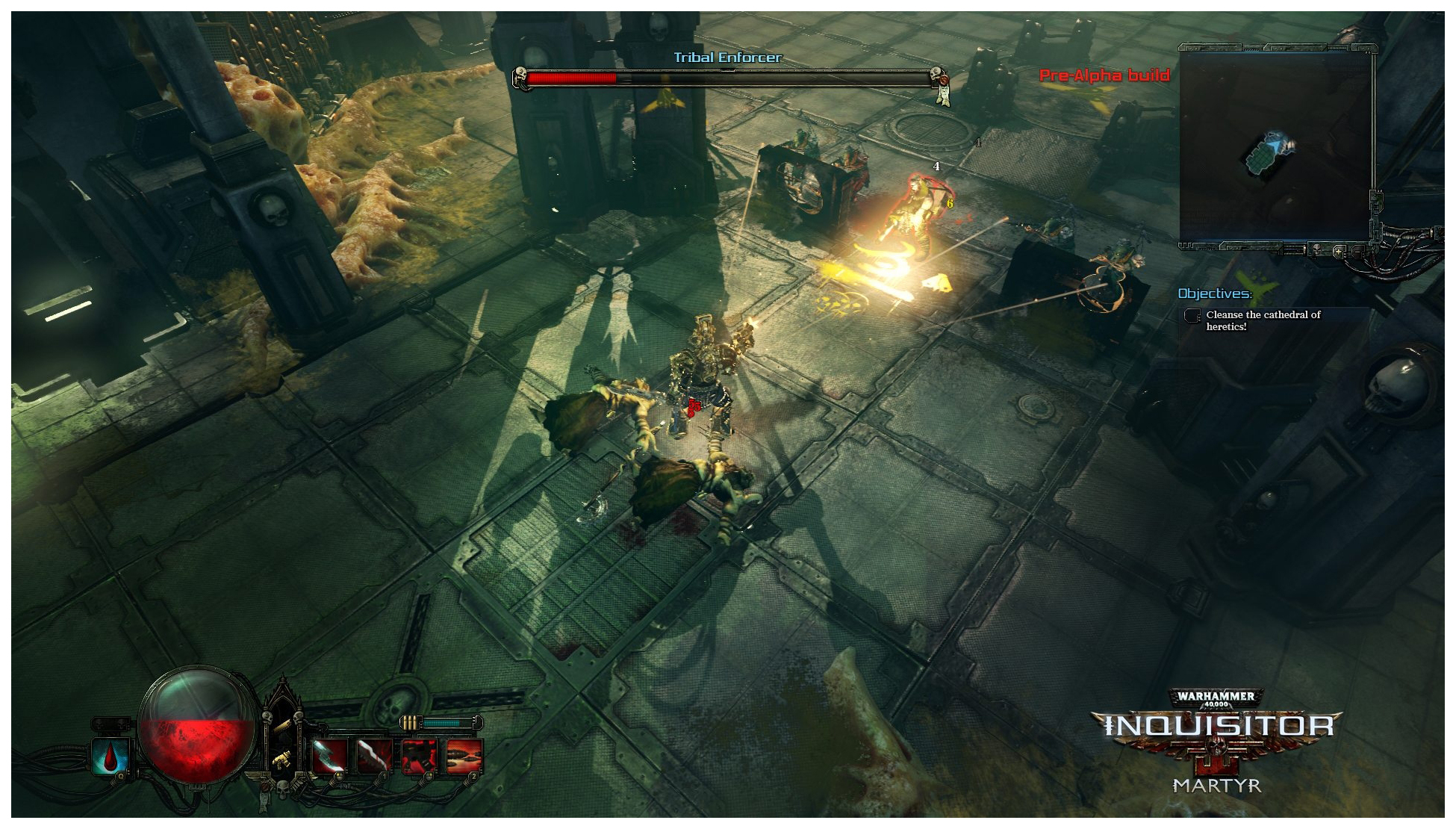The height and width of the screenshot is (829, 1456).
Task: Activate the glowing cleaver blade skill
Action: [x=329, y=757]
